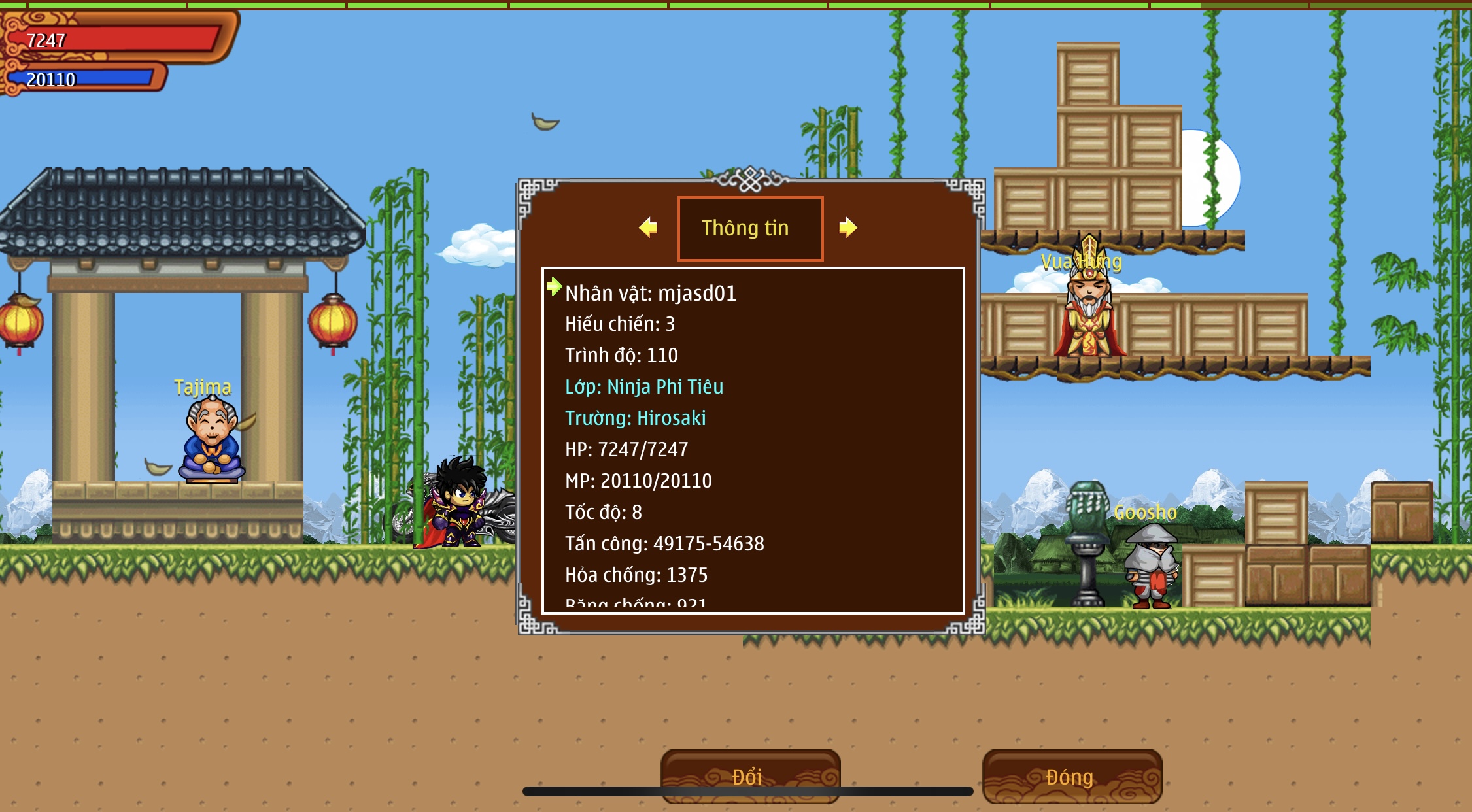Choose the Trường: Hirosaki row
The image size is (1472, 812).
[x=635, y=418]
